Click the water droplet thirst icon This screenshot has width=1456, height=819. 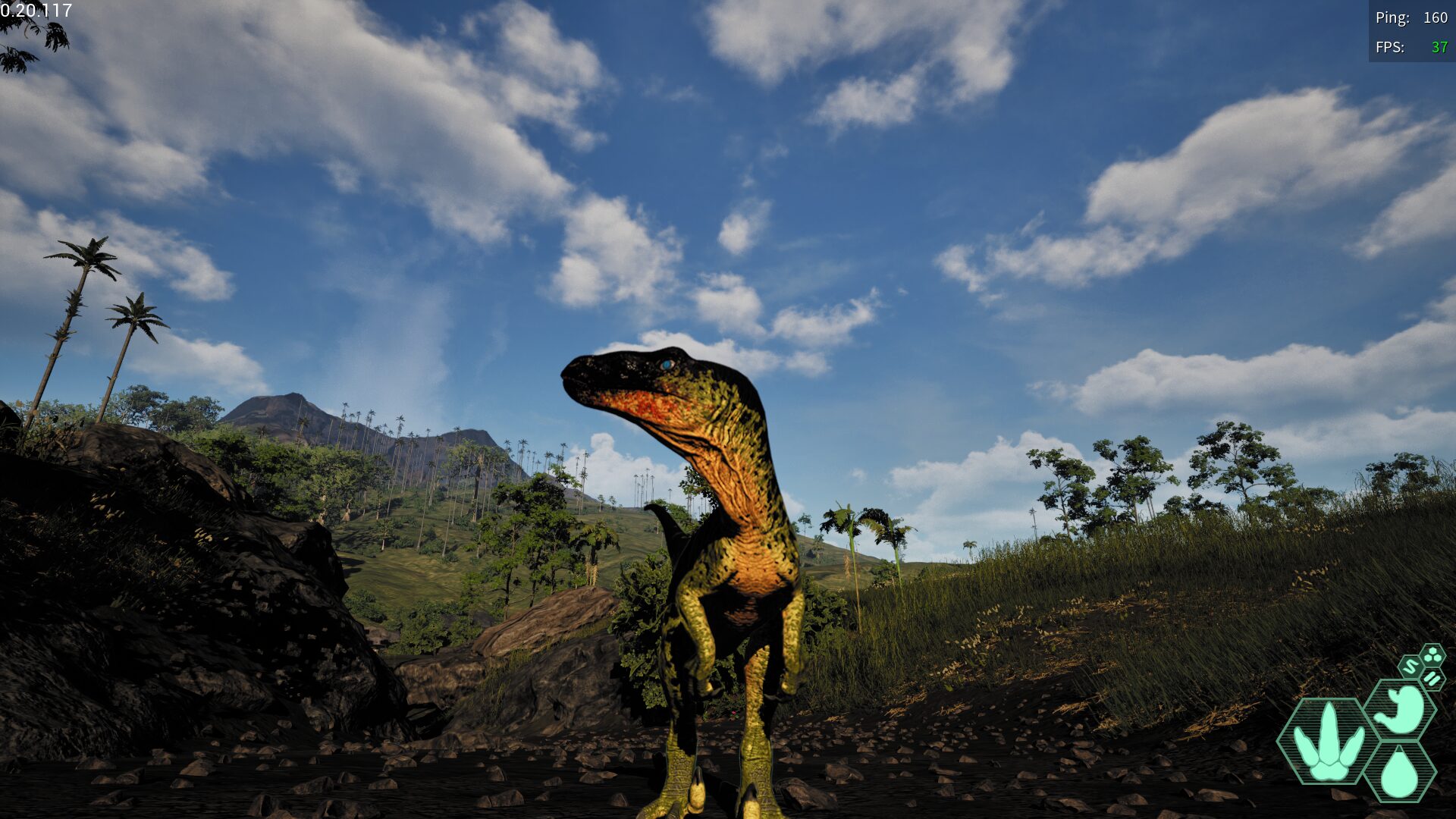pyautogui.click(x=1400, y=773)
